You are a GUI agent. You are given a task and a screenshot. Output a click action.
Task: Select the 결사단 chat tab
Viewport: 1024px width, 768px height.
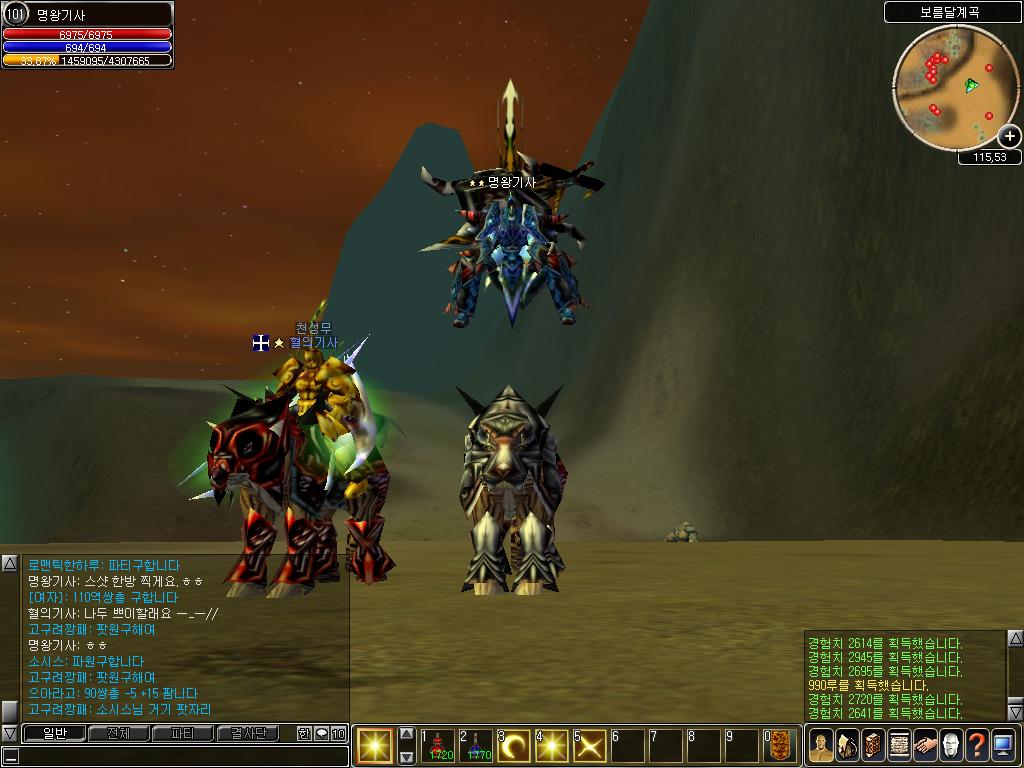[x=249, y=733]
